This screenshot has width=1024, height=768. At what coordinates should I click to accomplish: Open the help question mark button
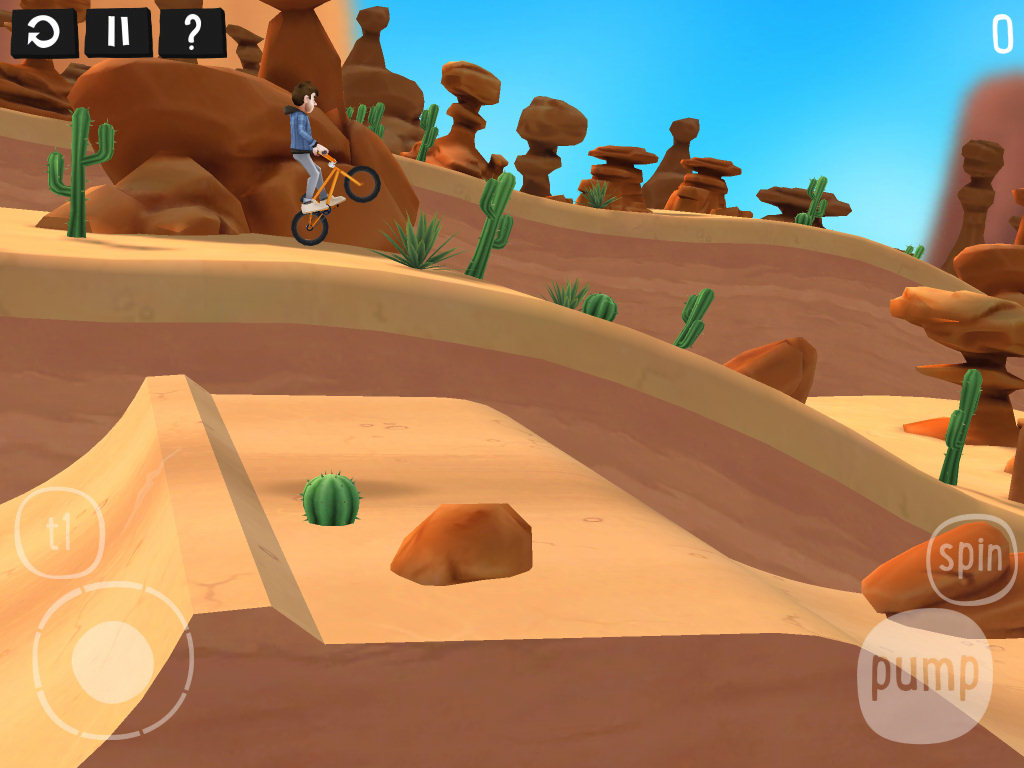pos(192,33)
